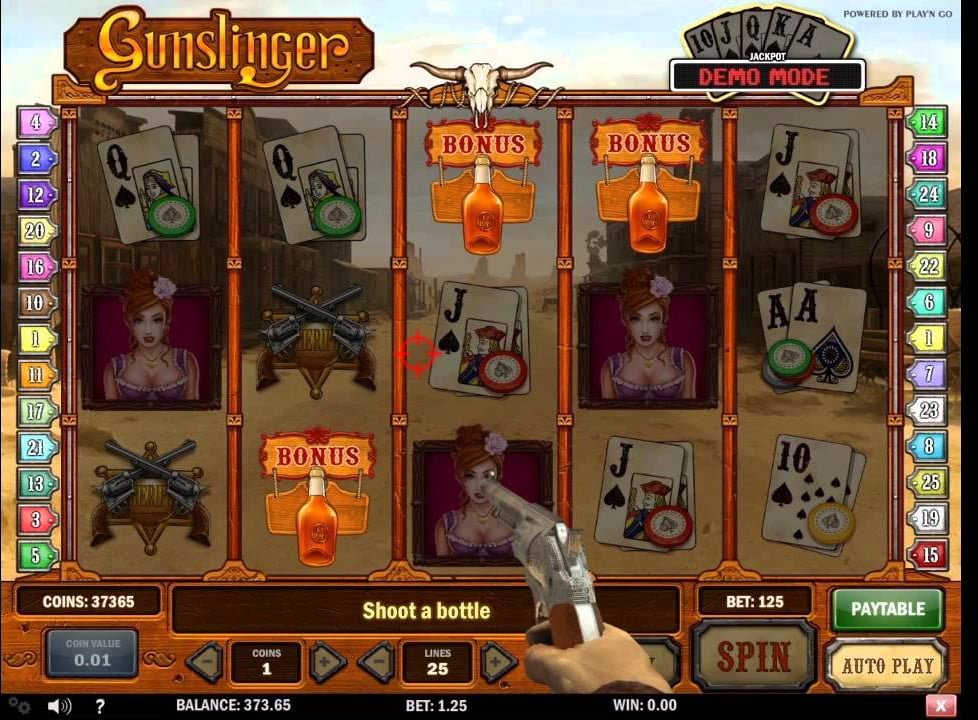Increase the number of coins
Viewport: 978px width, 720px height.
tap(327, 662)
